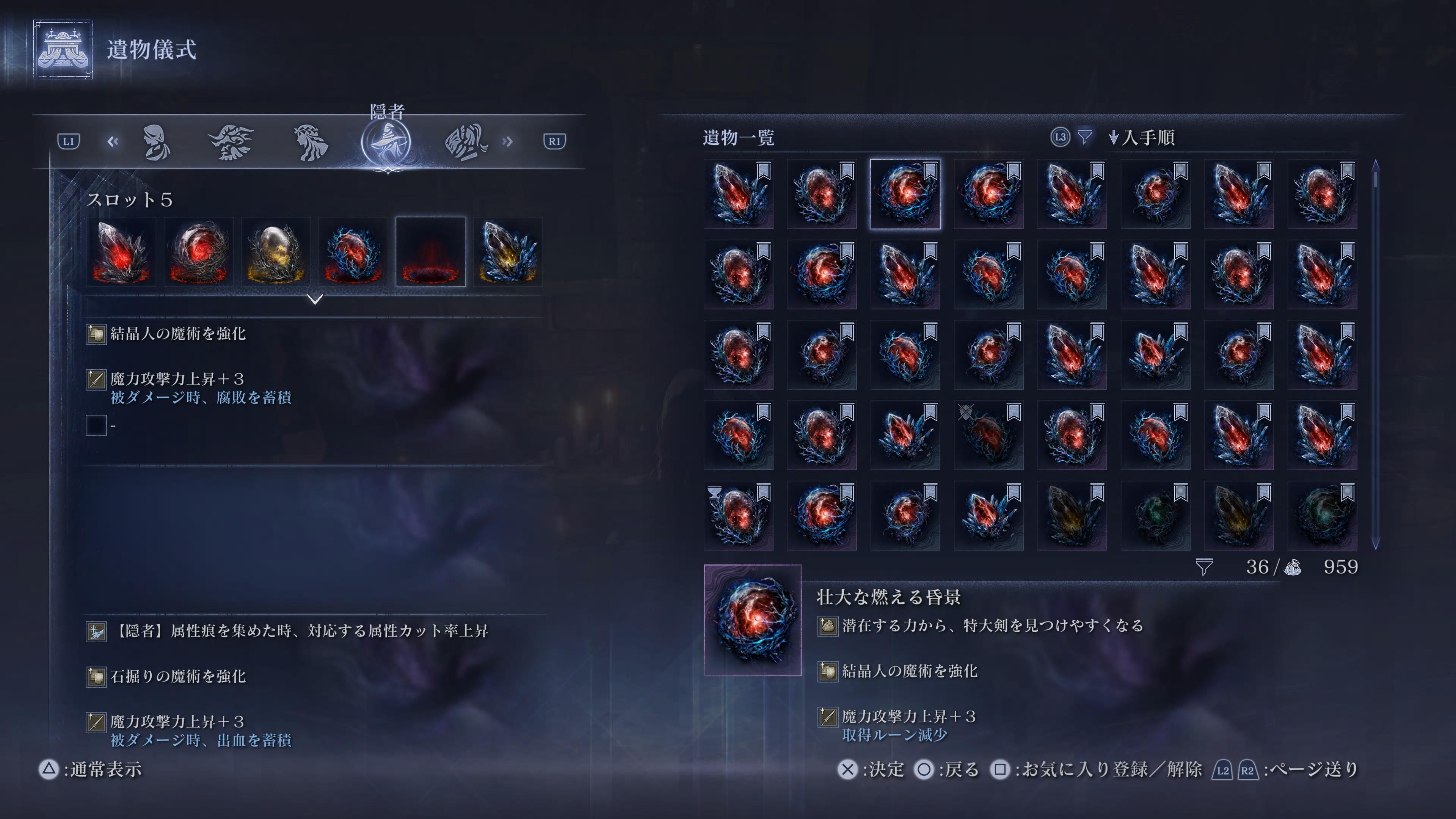Select the relic marked with a chalice icon

click(738, 516)
